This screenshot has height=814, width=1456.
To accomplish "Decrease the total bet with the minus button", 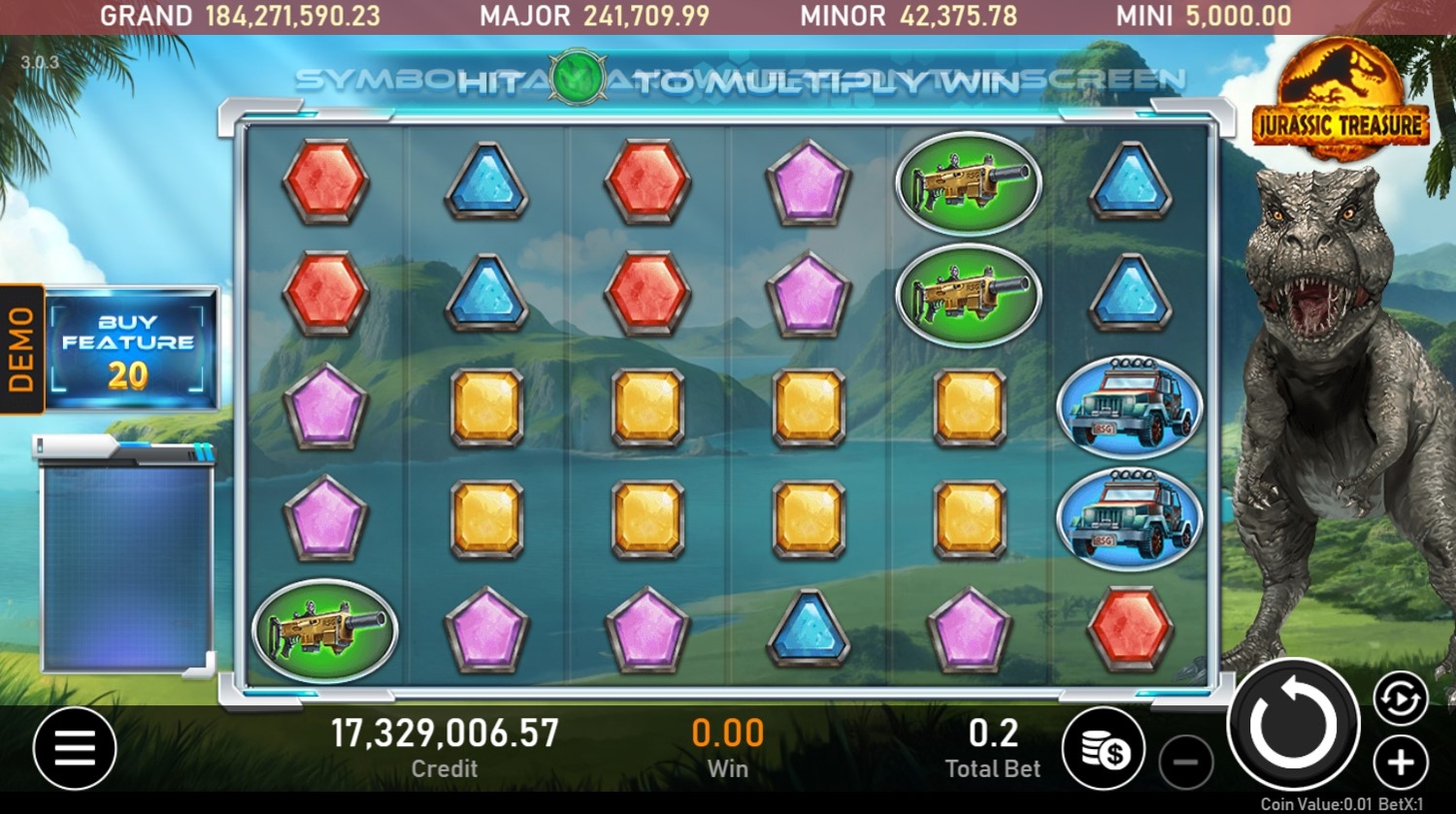I will point(1185,763).
